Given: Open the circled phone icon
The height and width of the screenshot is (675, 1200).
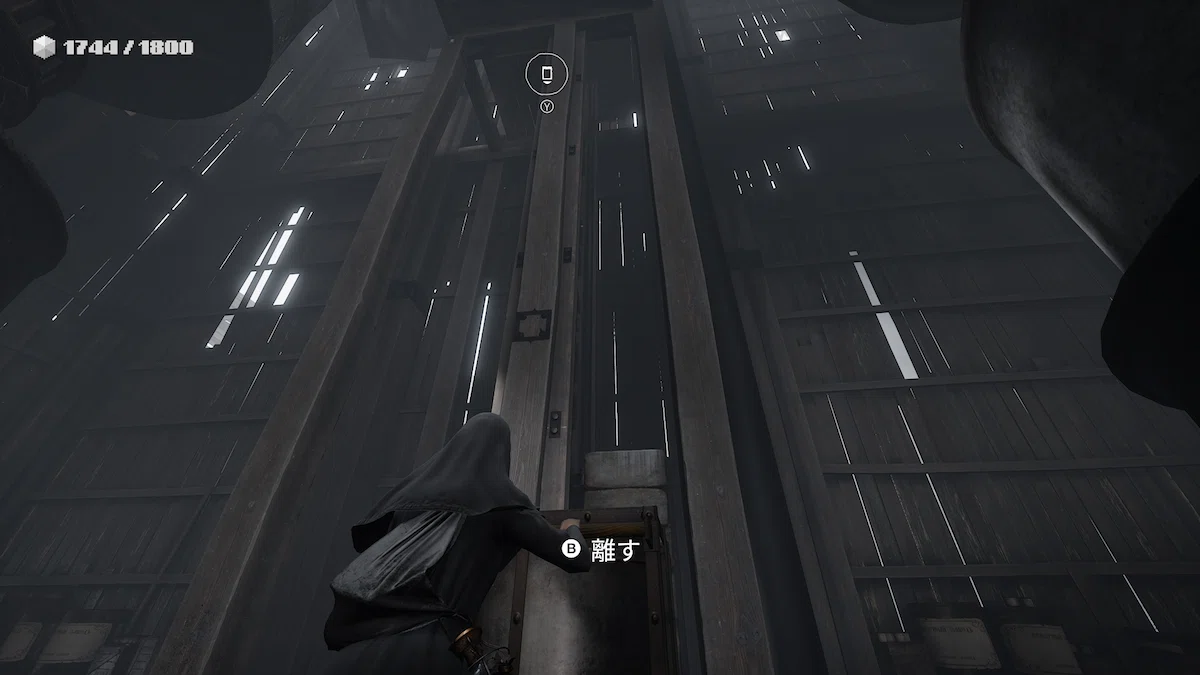Looking at the screenshot, I should pyautogui.click(x=547, y=73).
